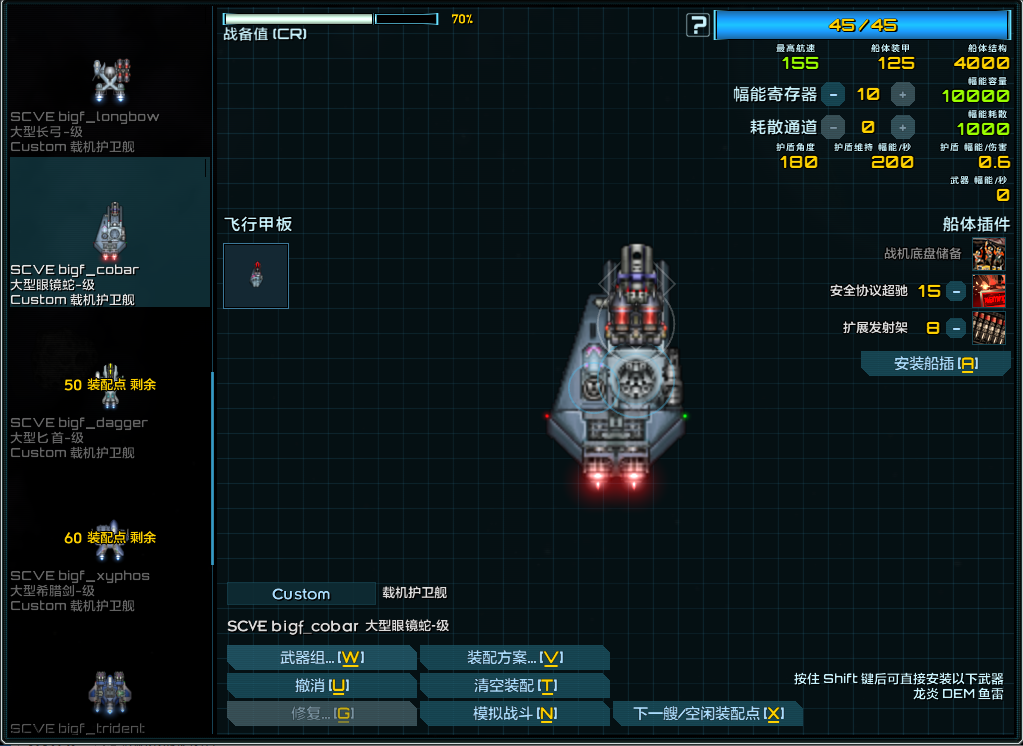
Task: Open the question mark help button
Action: point(698,25)
